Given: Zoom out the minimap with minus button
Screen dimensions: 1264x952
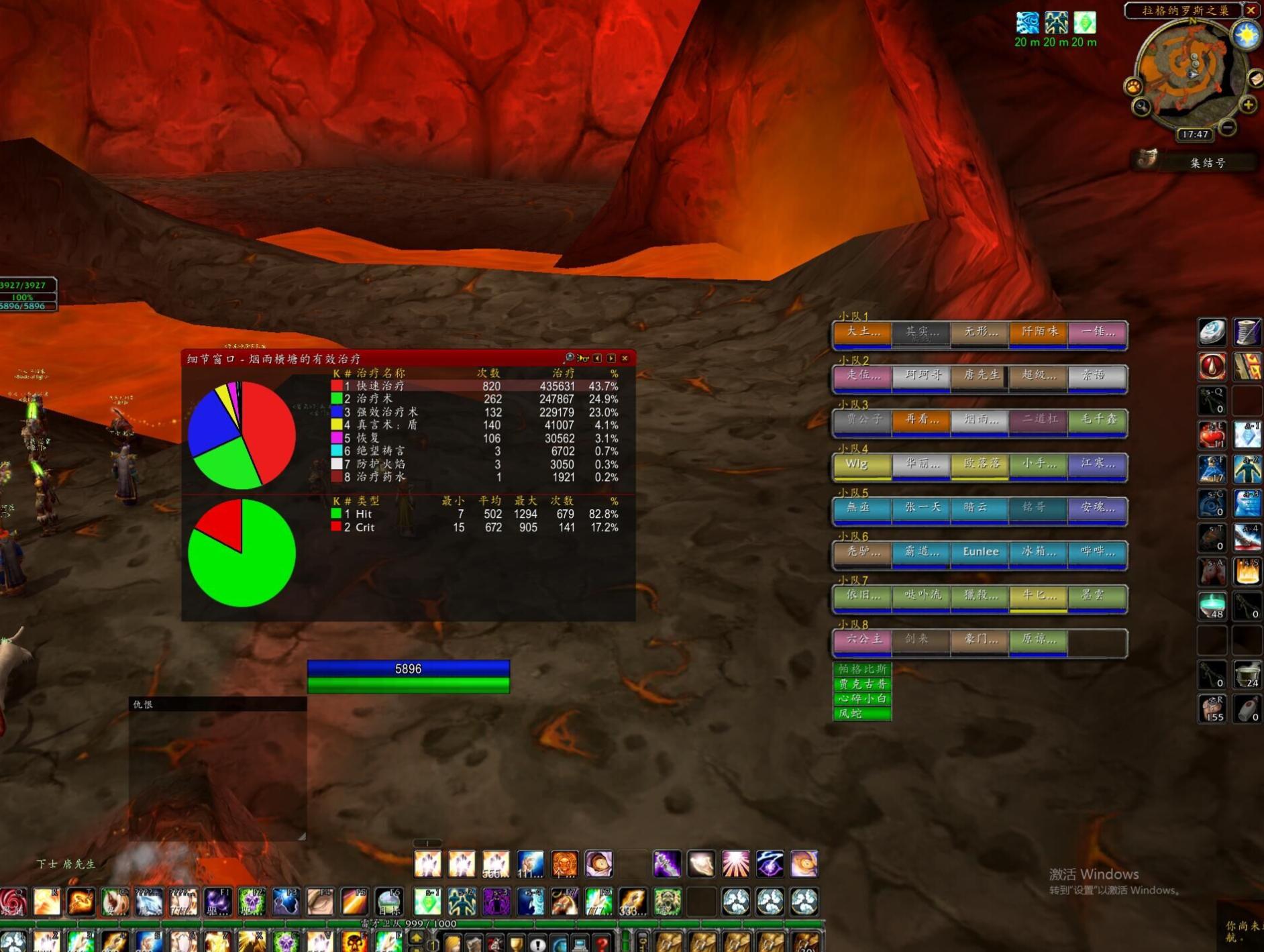Looking at the screenshot, I should 1228,126.
